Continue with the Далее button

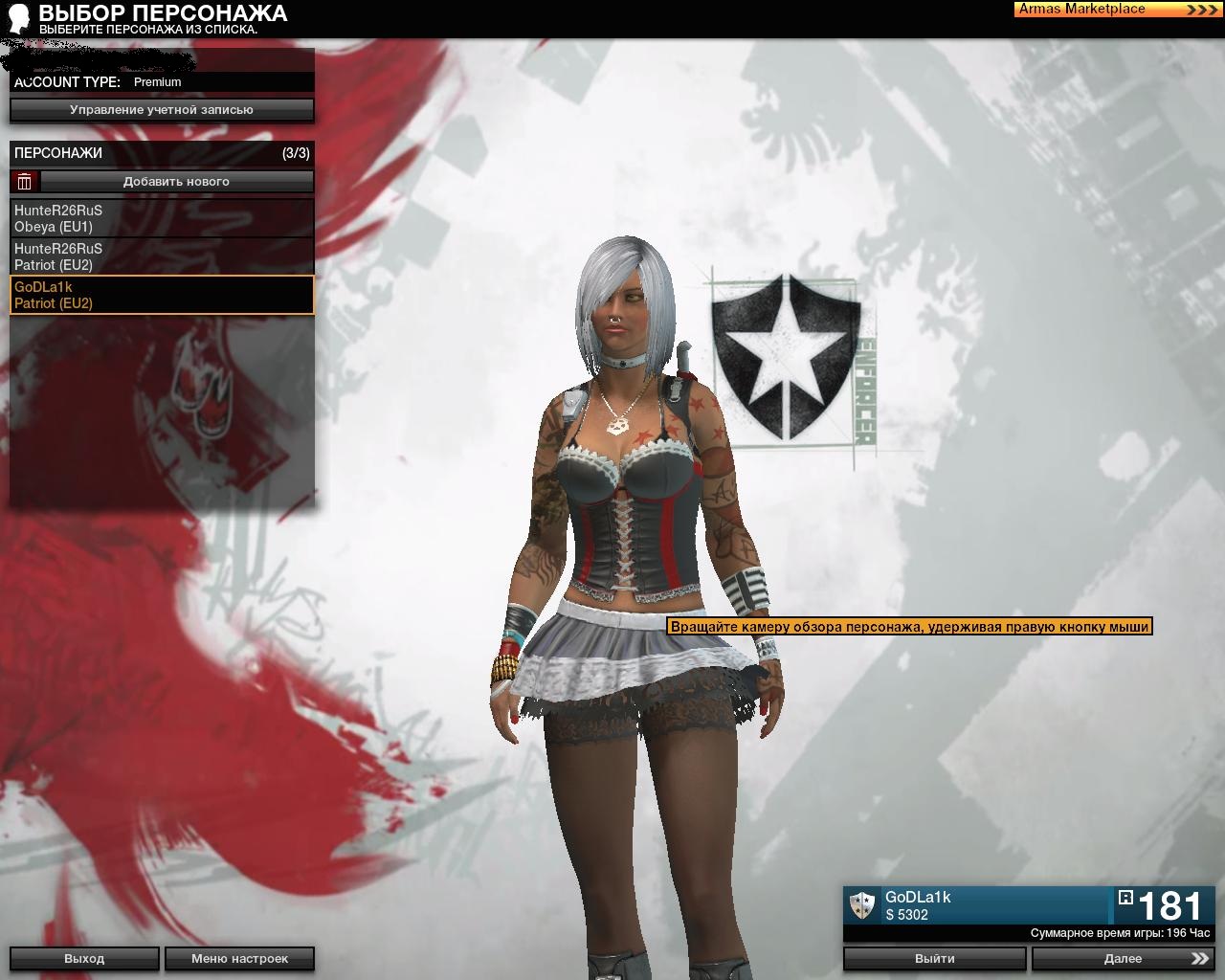coord(1123,958)
